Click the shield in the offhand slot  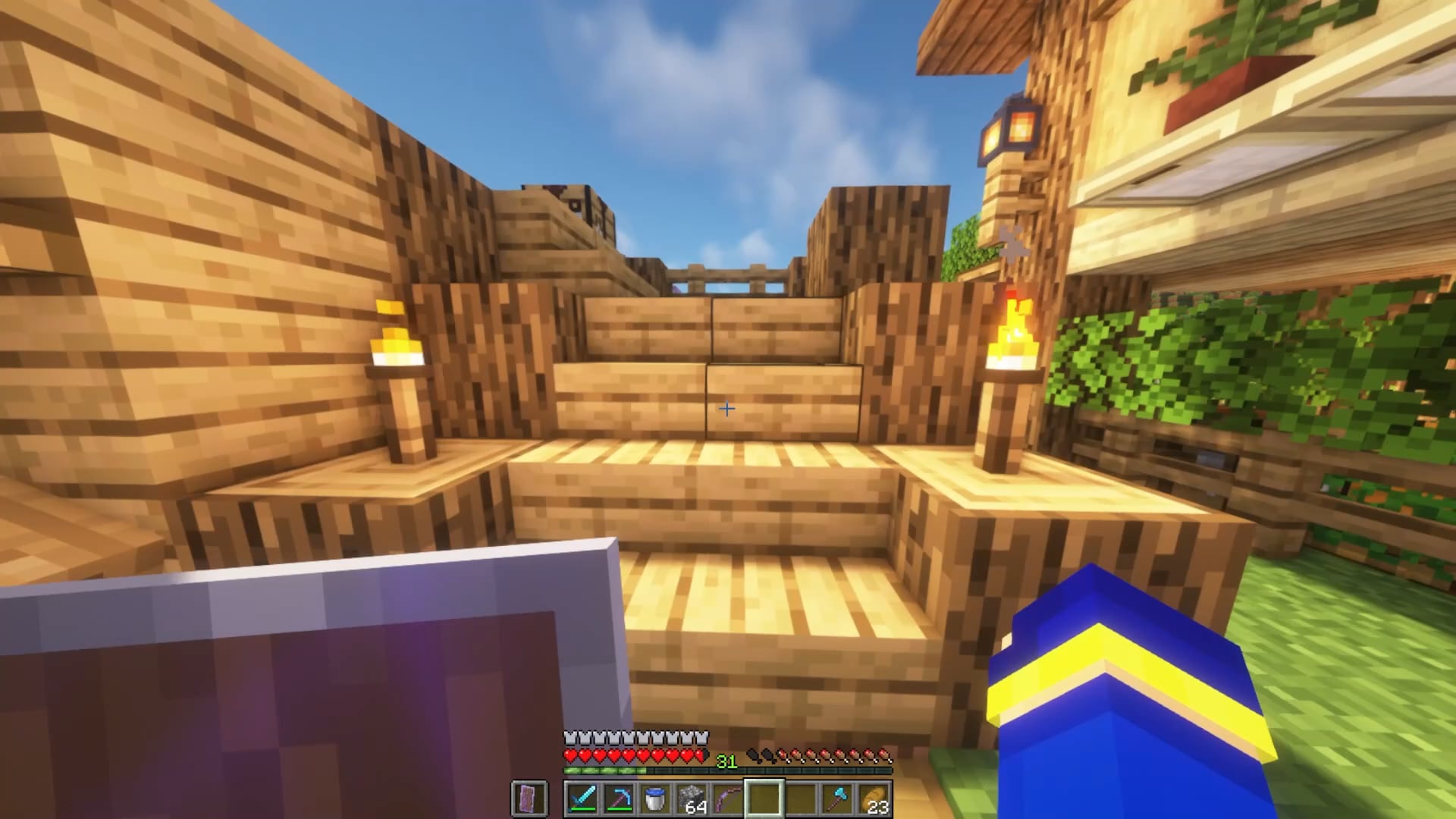[527, 798]
